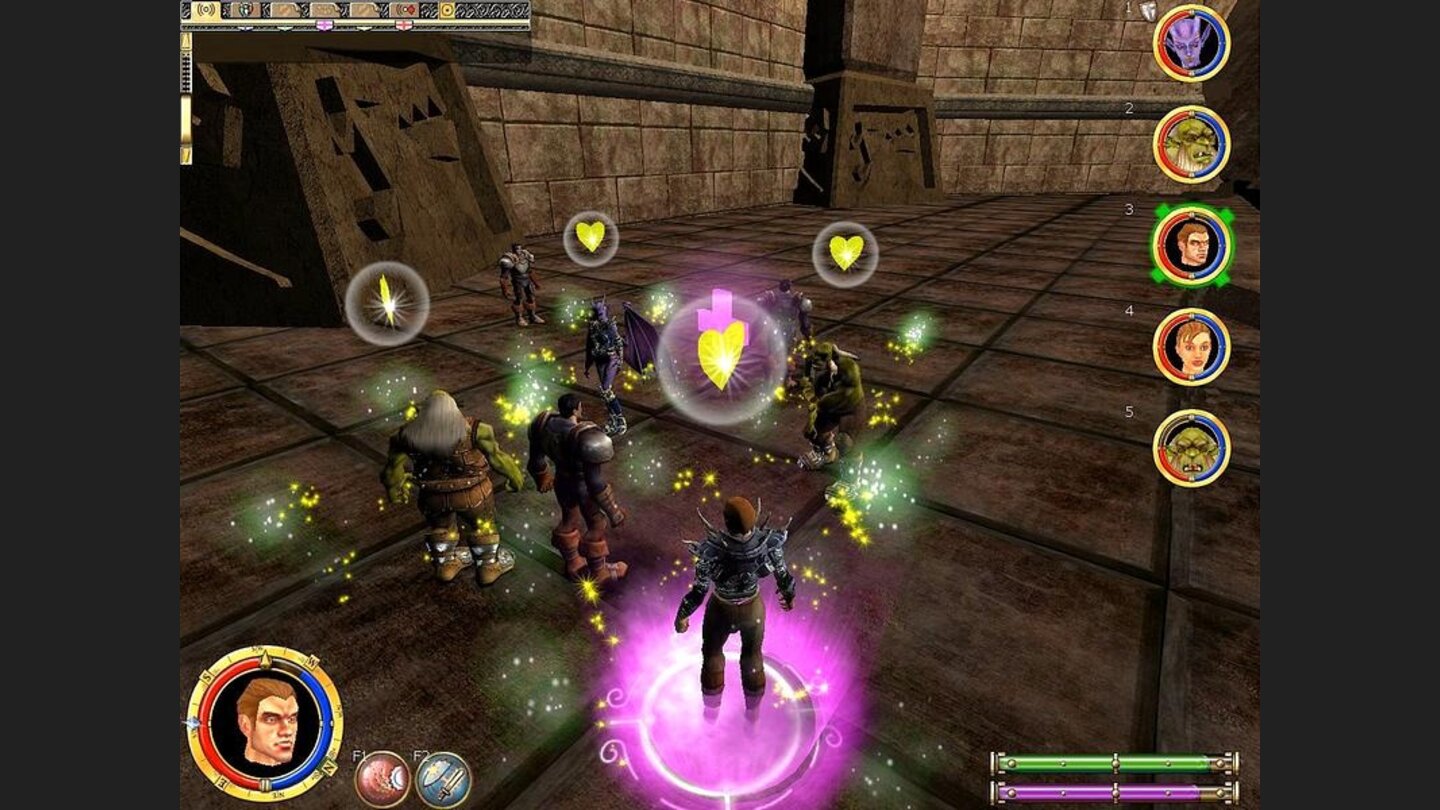Viewport: 1440px width, 810px height.
Task: Open the heart emblem panel on the top toolbar
Action: pyautogui.click(x=246, y=10)
